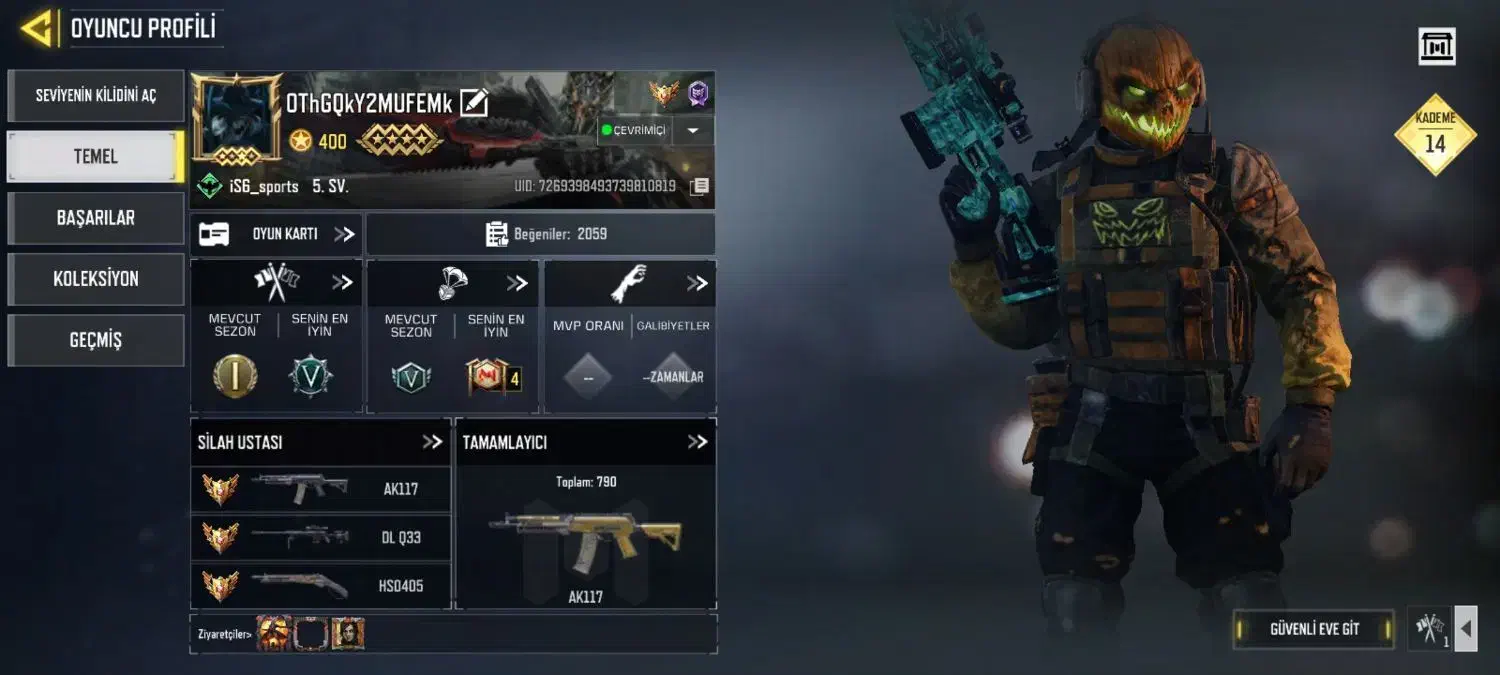
Task: Open the Çevrimiçi status dropdown
Action: point(694,131)
